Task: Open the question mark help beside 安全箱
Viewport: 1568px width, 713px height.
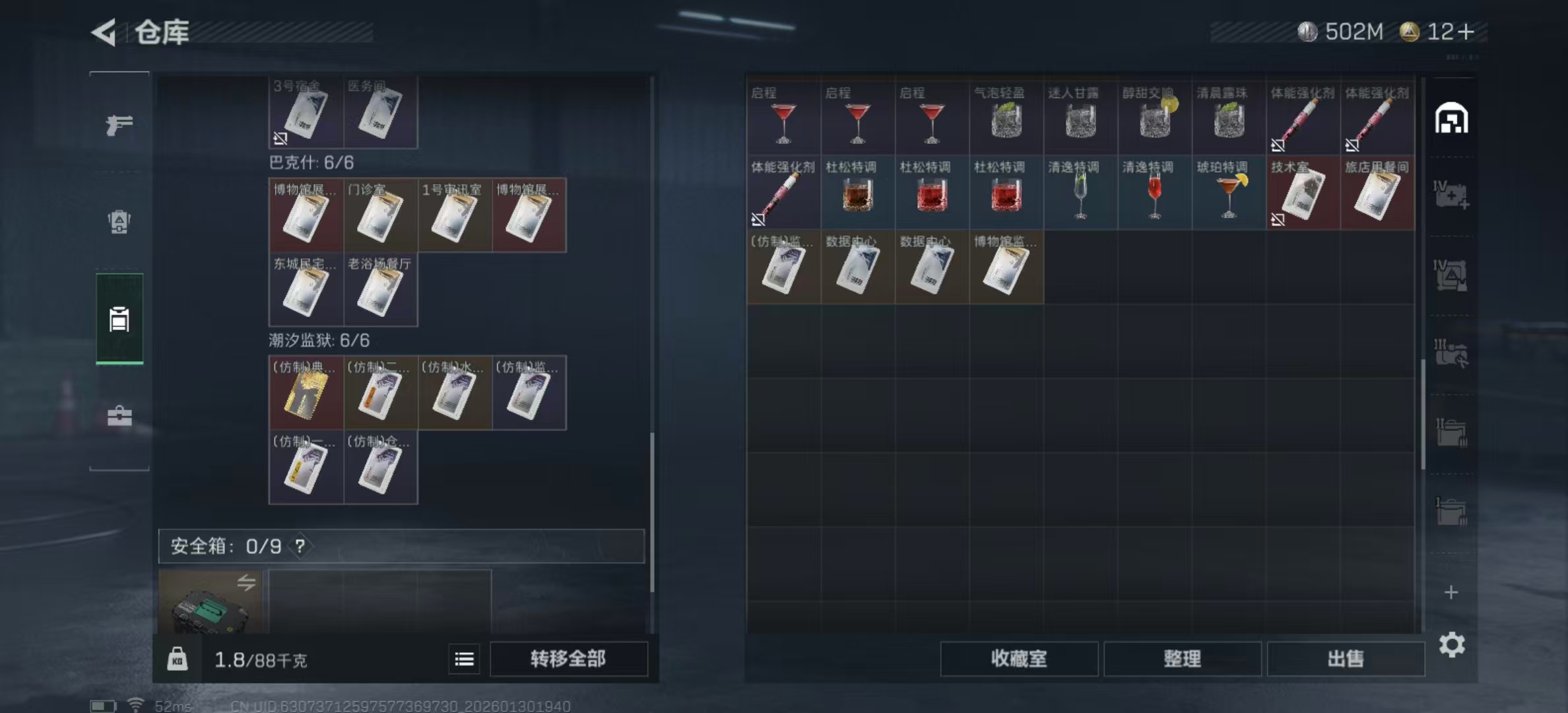Action: [x=300, y=547]
